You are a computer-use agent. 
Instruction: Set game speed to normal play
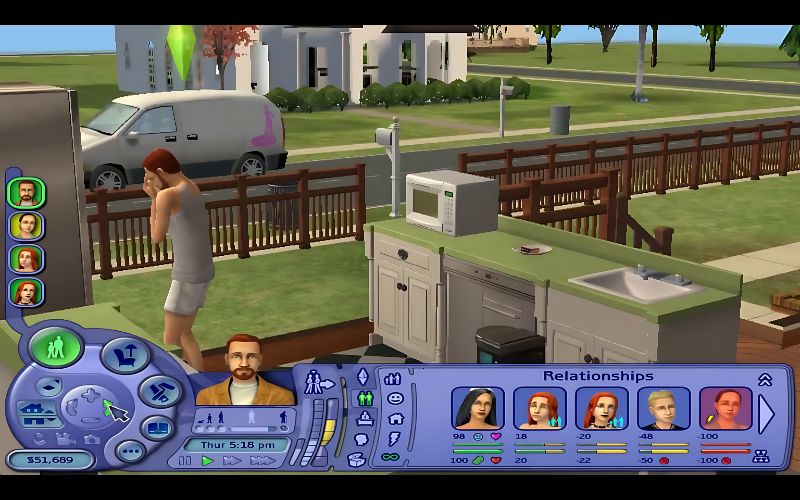[x=208, y=461]
